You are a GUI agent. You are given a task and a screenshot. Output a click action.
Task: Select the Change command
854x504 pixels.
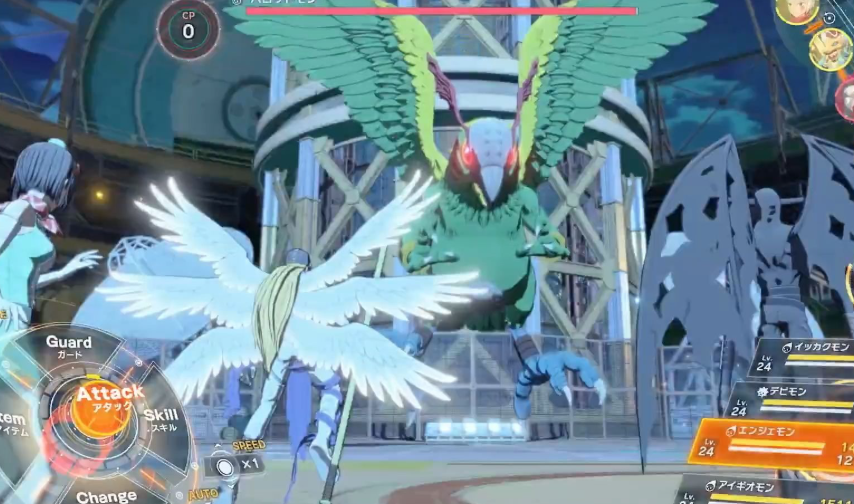coord(106,495)
